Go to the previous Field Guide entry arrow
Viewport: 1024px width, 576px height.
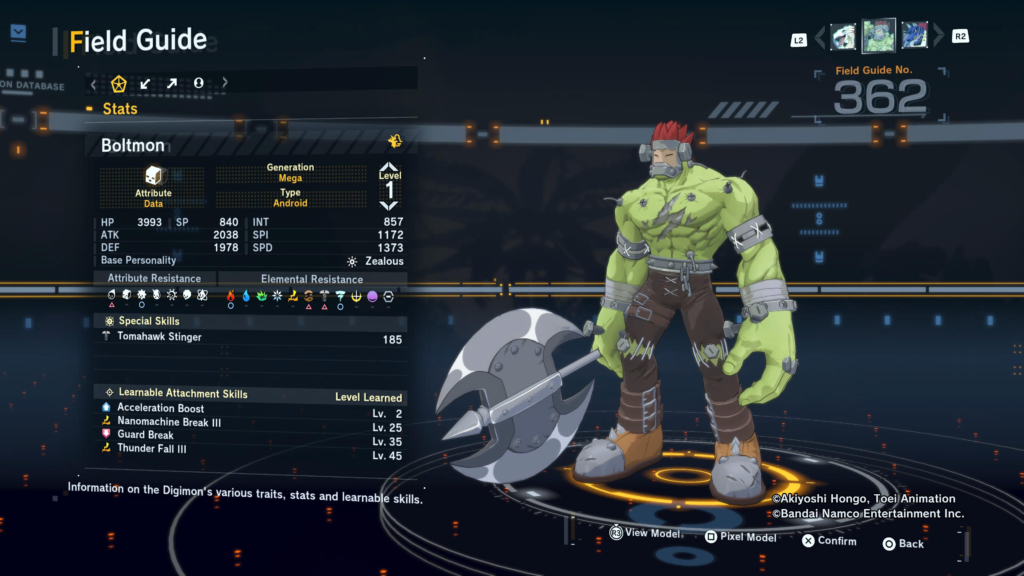click(x=820, y=38)
